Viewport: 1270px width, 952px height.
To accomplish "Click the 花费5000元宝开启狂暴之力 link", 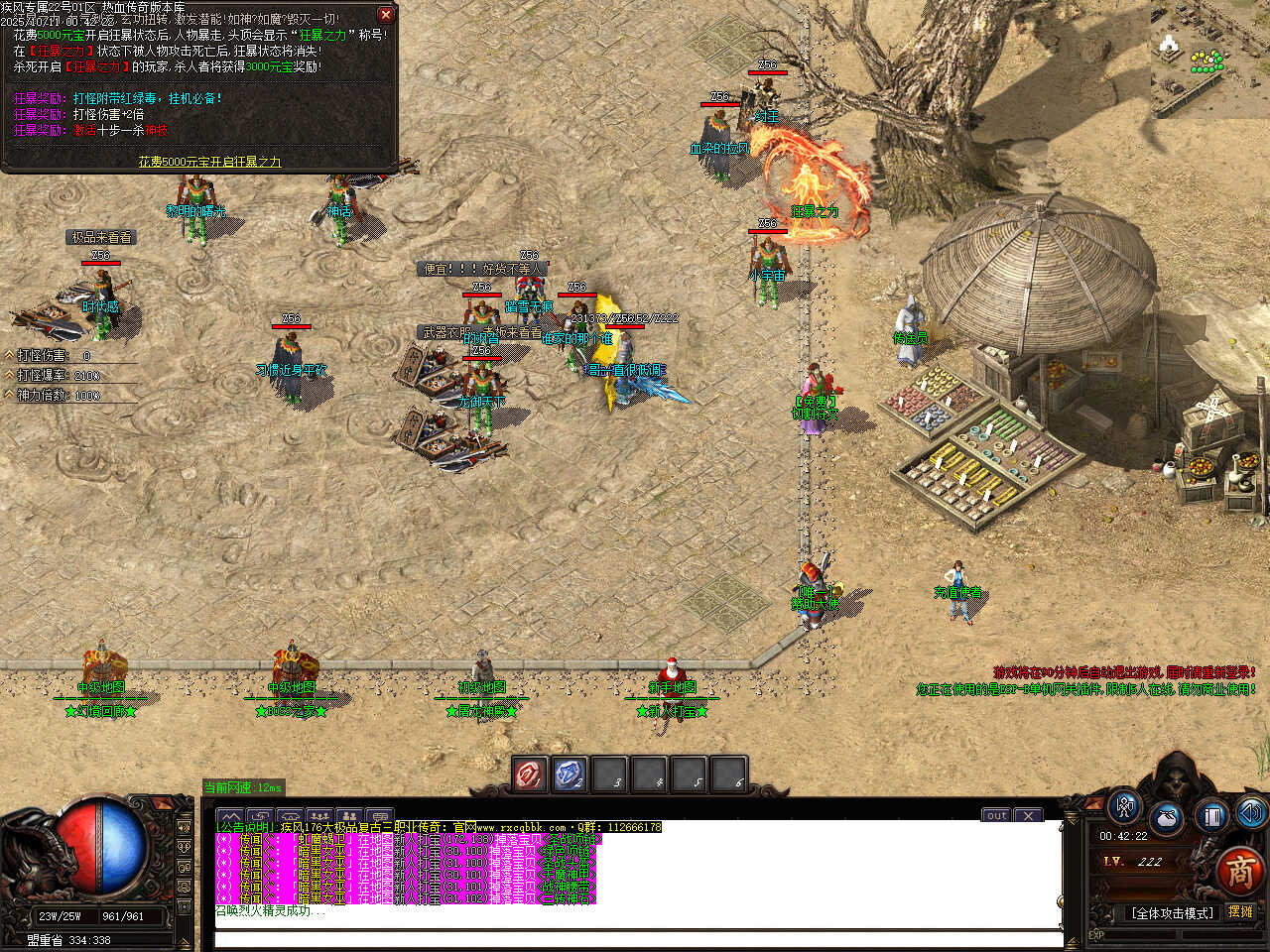I will click(209, 162).
